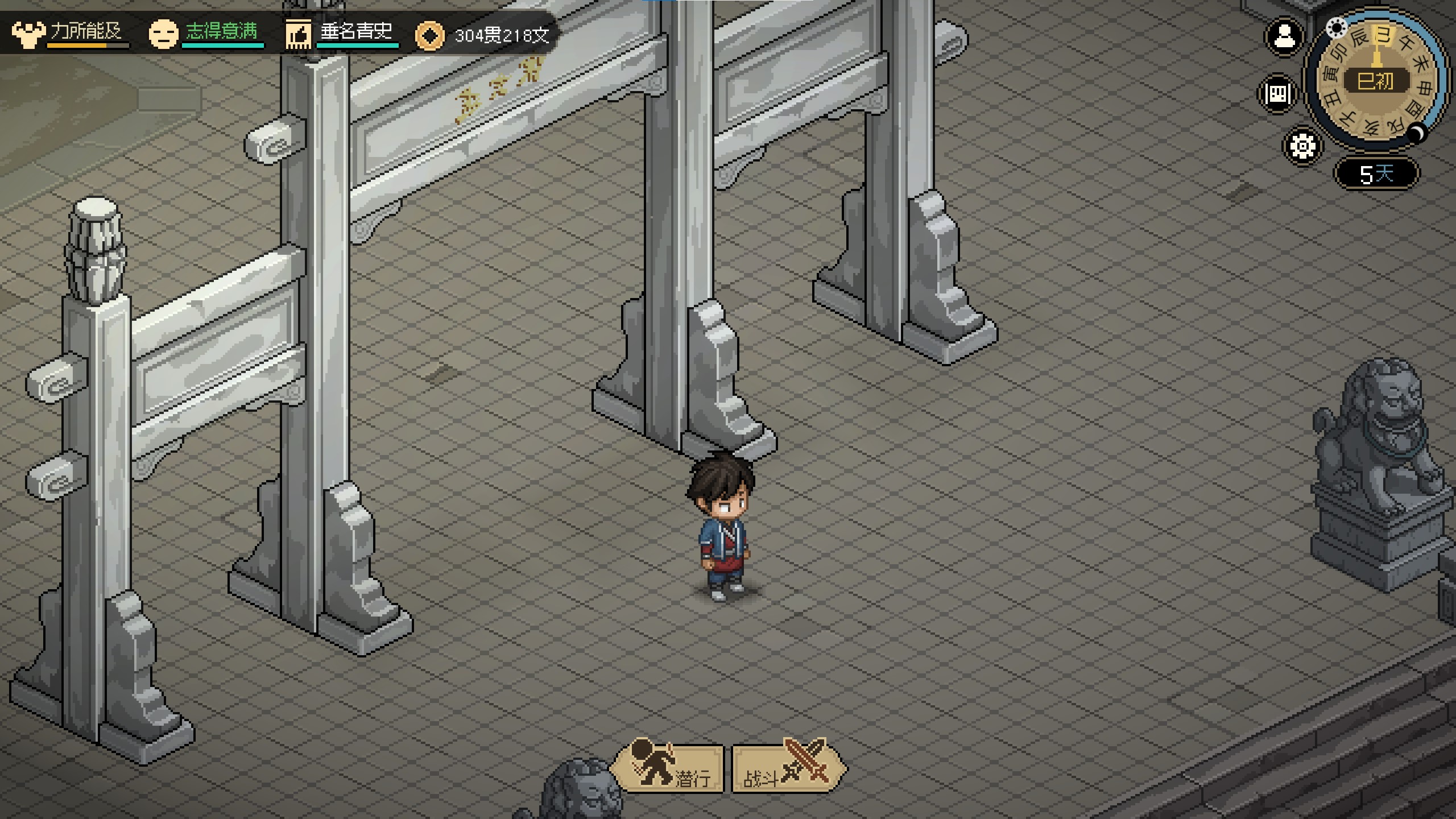Click the 巳初 time-of-day dial
Screen dimensions: 1456x819
tap(1376, 81)
